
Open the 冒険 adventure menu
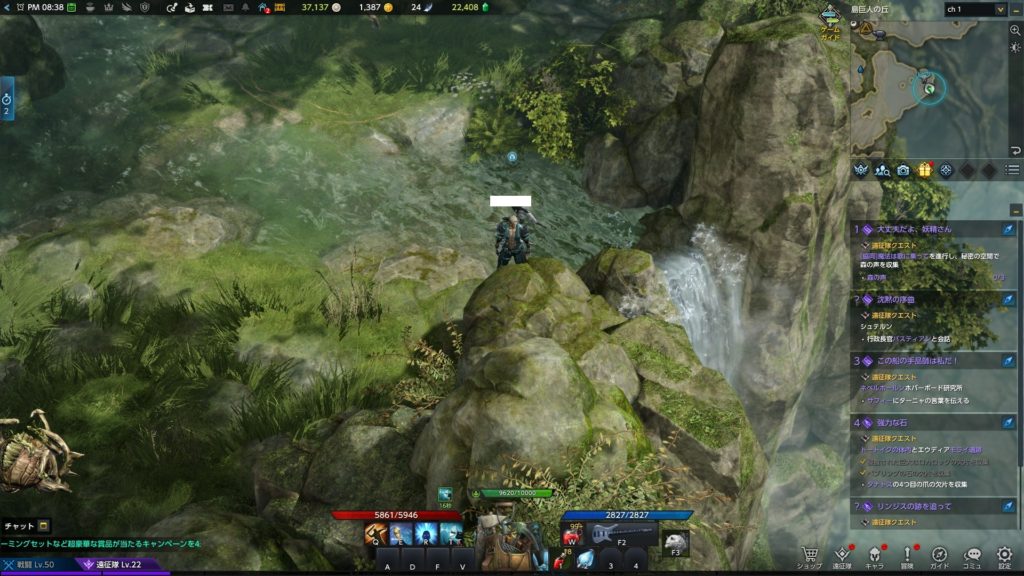[907, 554]
